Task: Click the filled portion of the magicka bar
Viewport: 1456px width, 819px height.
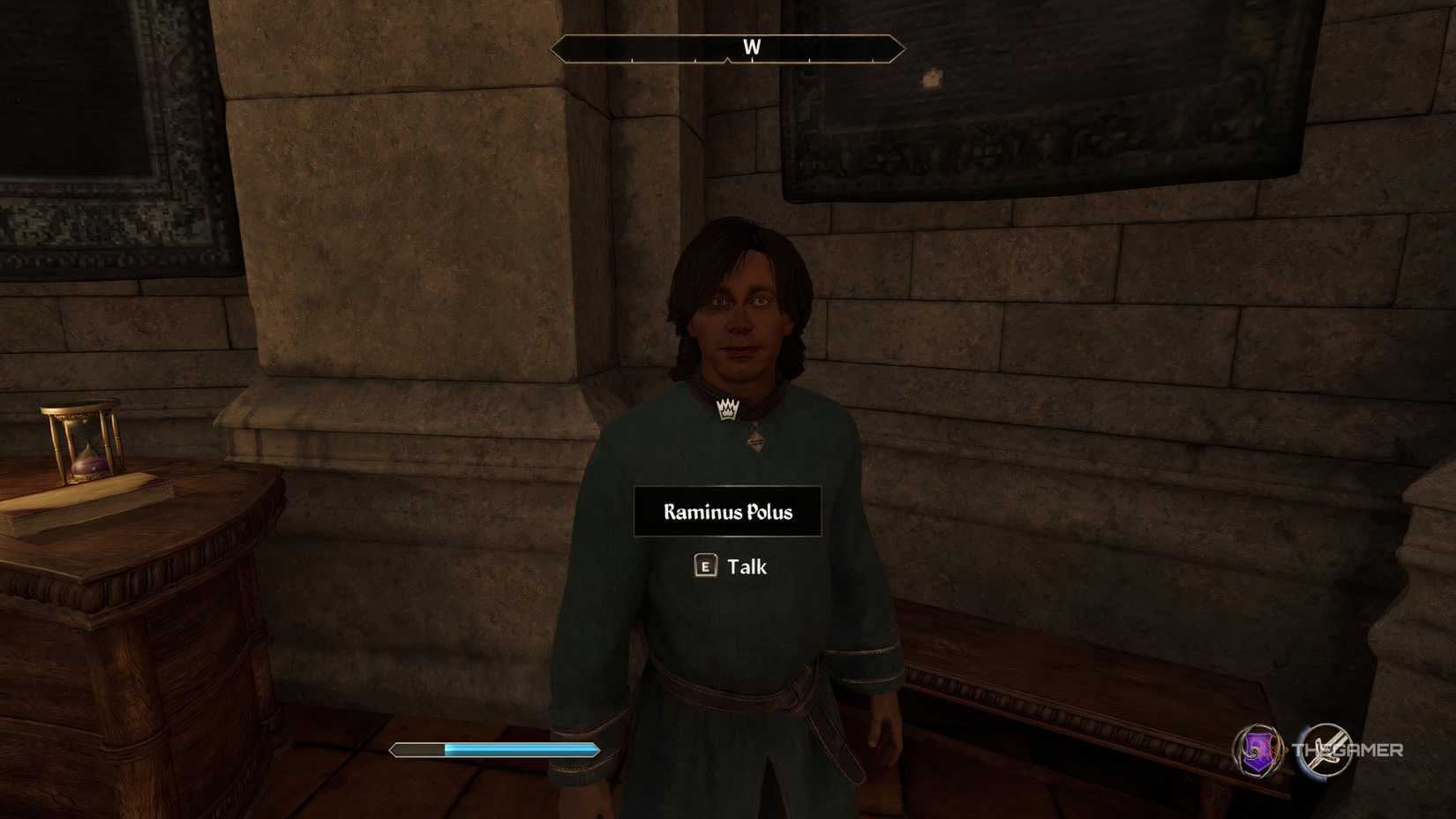Action: coord(521,748)
